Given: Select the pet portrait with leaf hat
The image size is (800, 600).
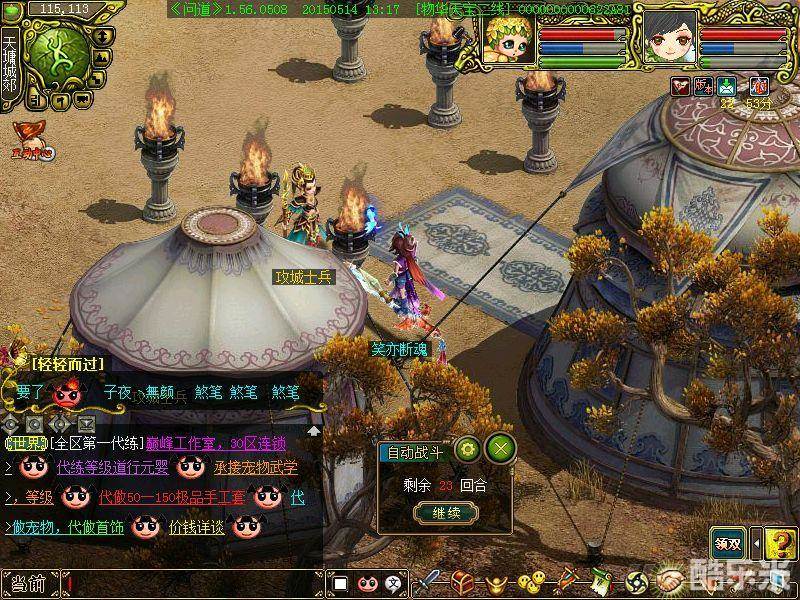Looking at the screenshot, I should (x=510, y=37).
